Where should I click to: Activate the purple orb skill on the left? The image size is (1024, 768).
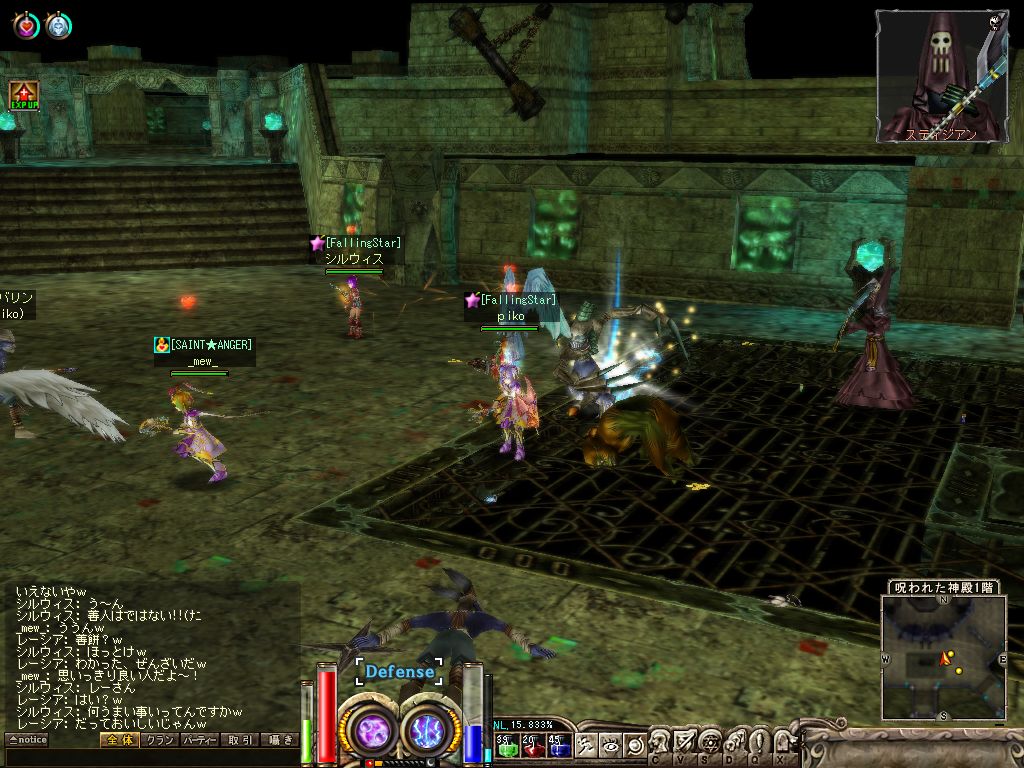click(x=372, y=732)
